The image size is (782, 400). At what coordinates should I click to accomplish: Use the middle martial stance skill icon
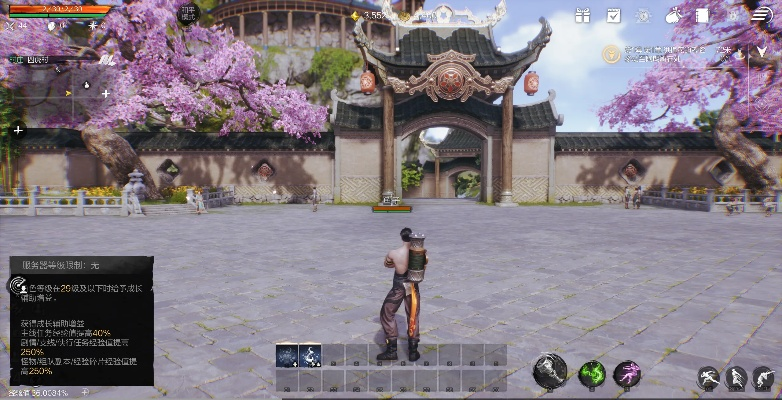pos(736,378)
